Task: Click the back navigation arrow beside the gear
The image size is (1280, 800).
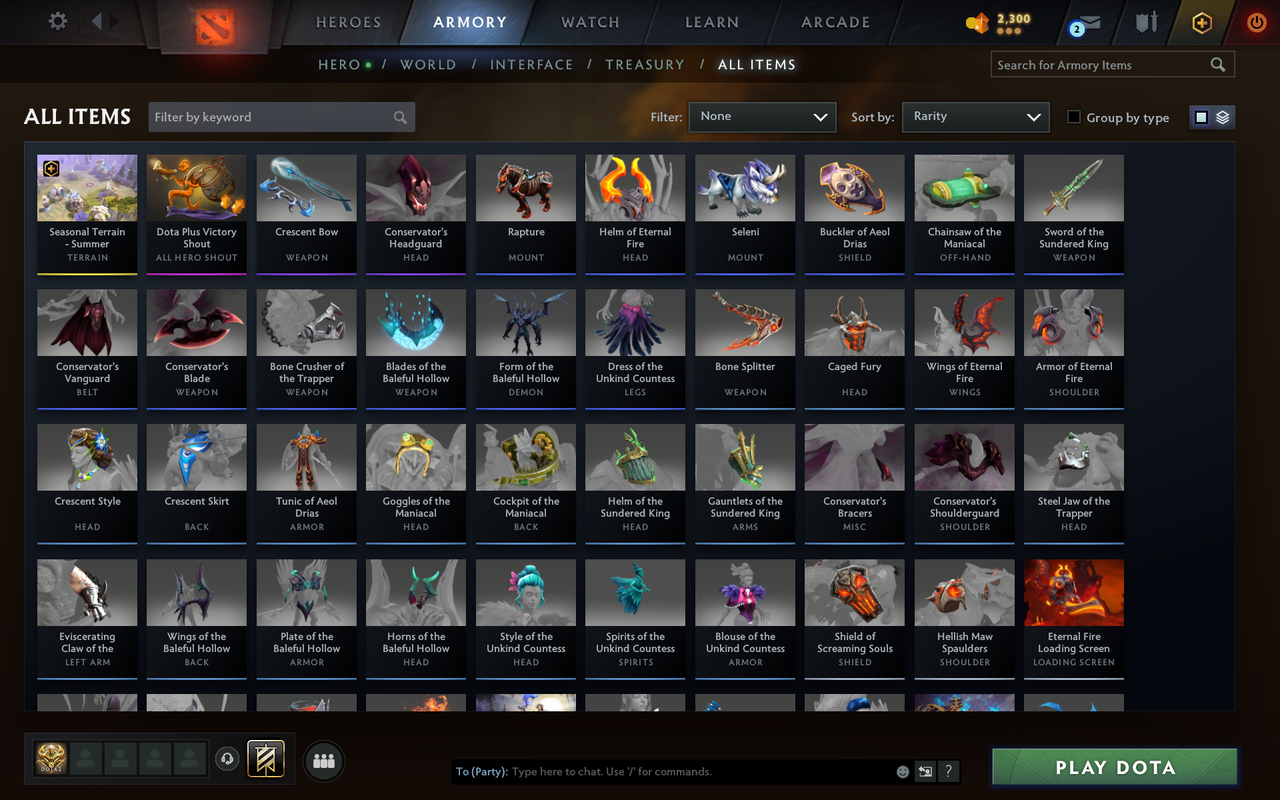Action: (x=95, y=21)
